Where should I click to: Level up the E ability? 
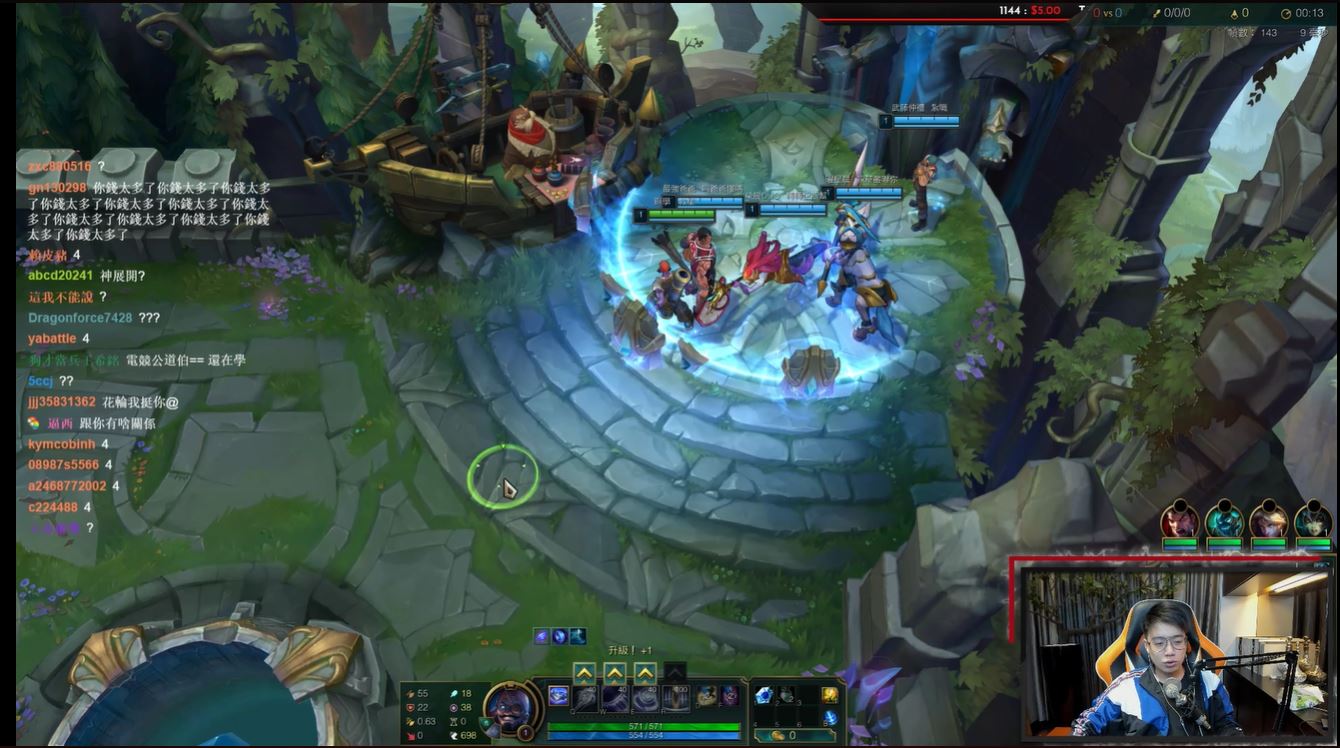pyautogui.click(x=646, y=673)
